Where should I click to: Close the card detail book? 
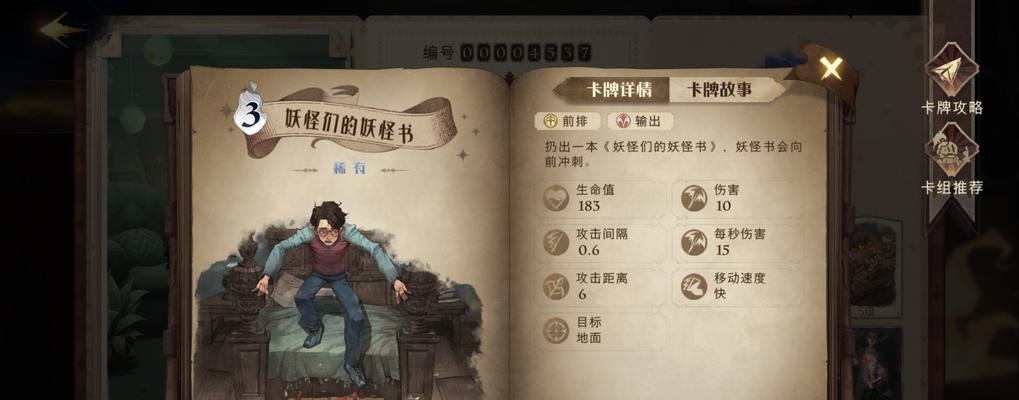tap(830, 68)
